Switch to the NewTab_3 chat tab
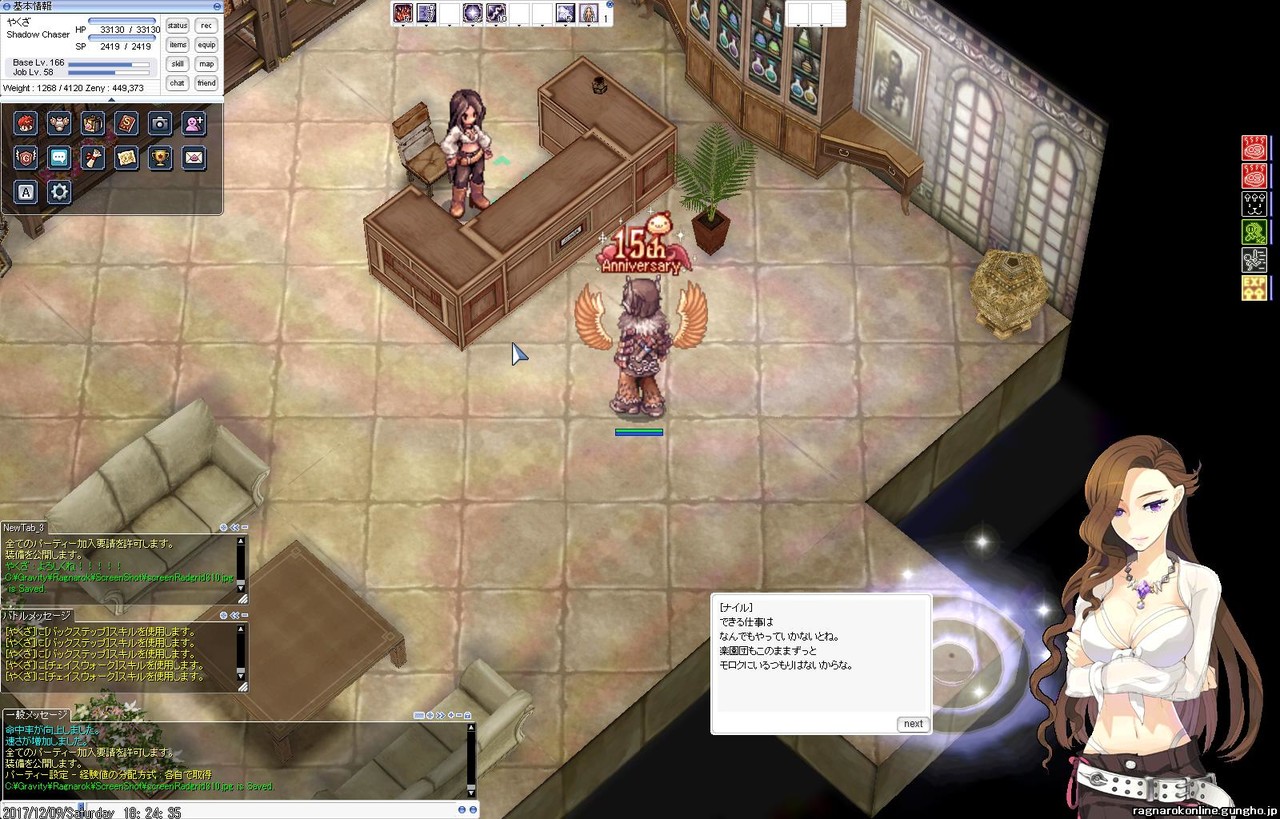The width and height of the screenshot is (1280, 819). 24,528
